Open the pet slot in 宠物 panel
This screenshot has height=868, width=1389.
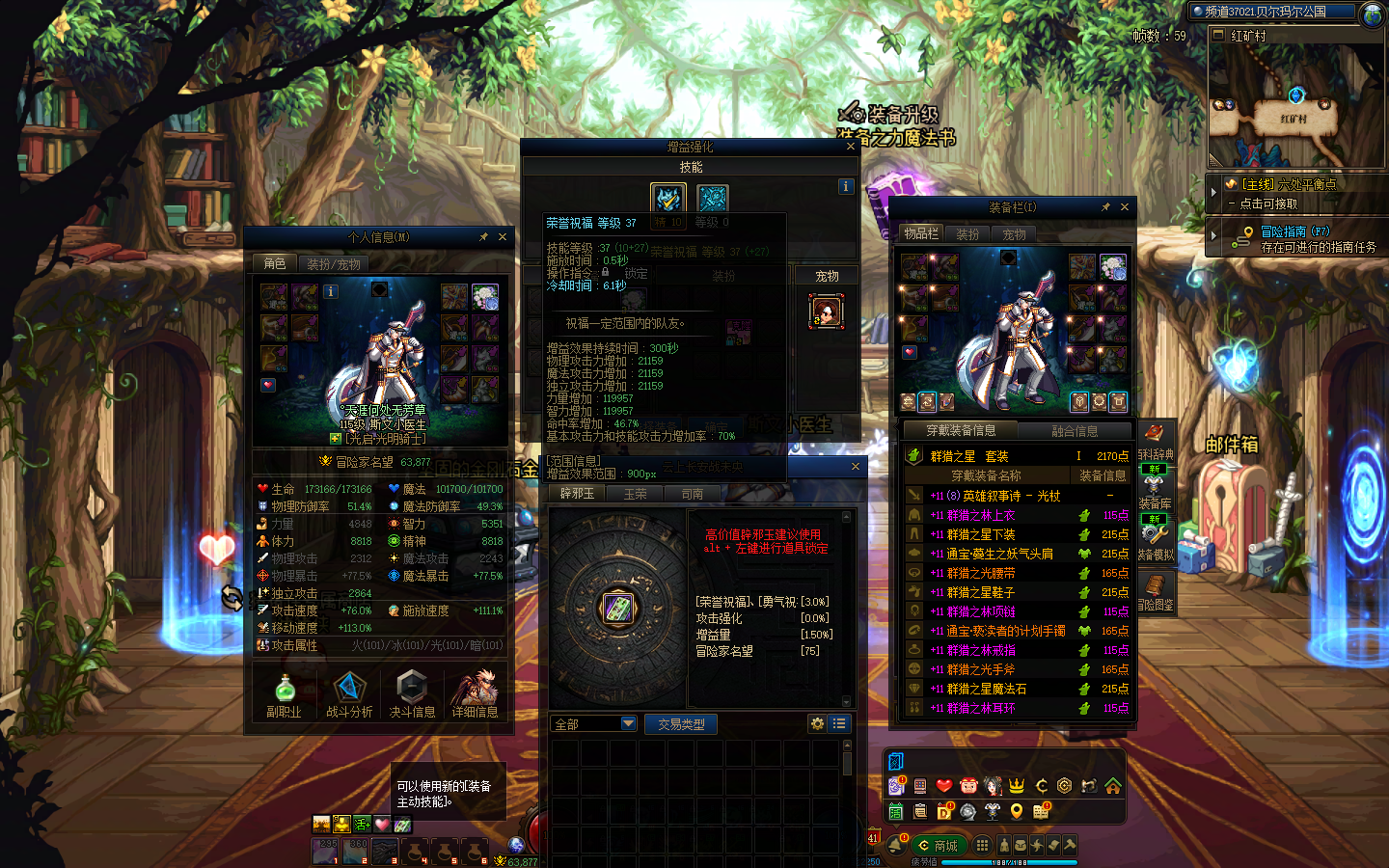click(x=826, y=312)
